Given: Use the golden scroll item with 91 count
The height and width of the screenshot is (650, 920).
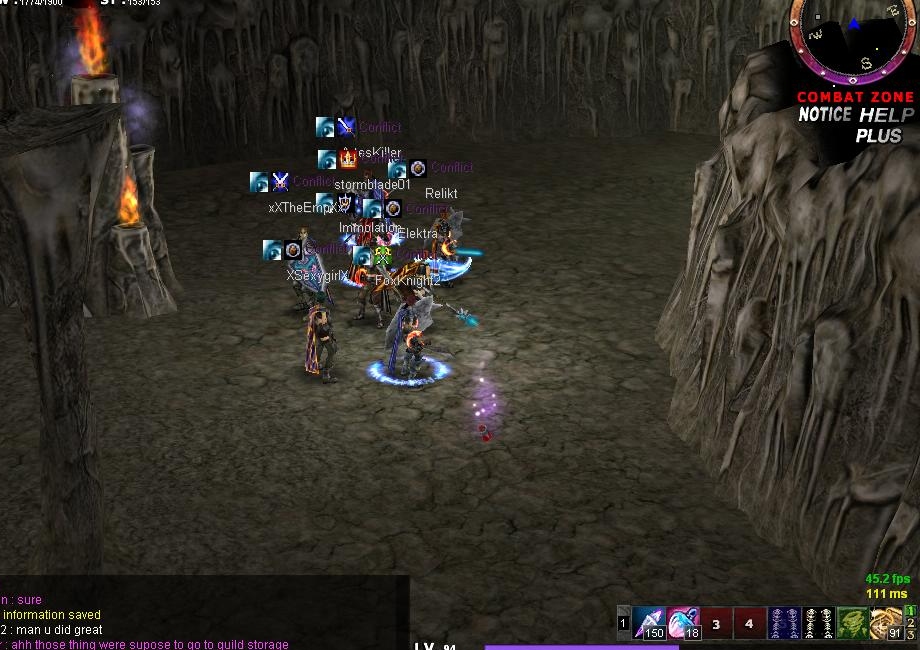Looking at the screenshot, I should [885, 622].
